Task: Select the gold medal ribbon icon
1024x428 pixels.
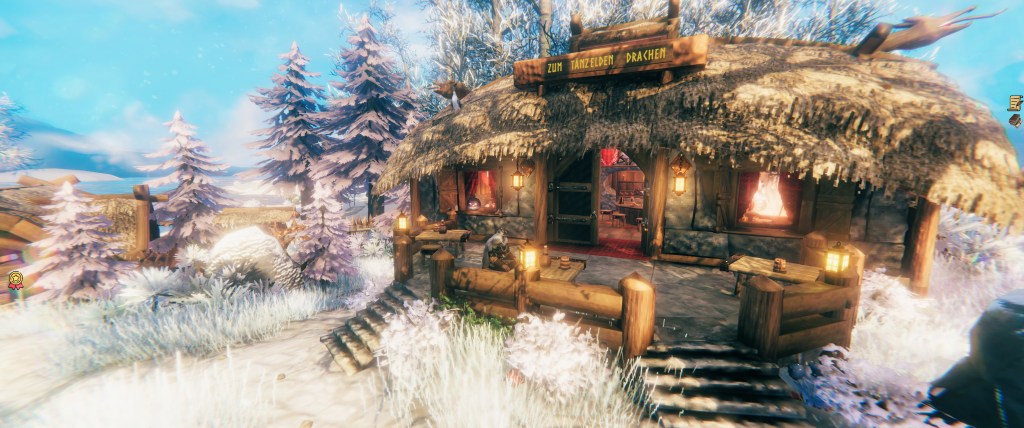Action: (x=15, y=280)
